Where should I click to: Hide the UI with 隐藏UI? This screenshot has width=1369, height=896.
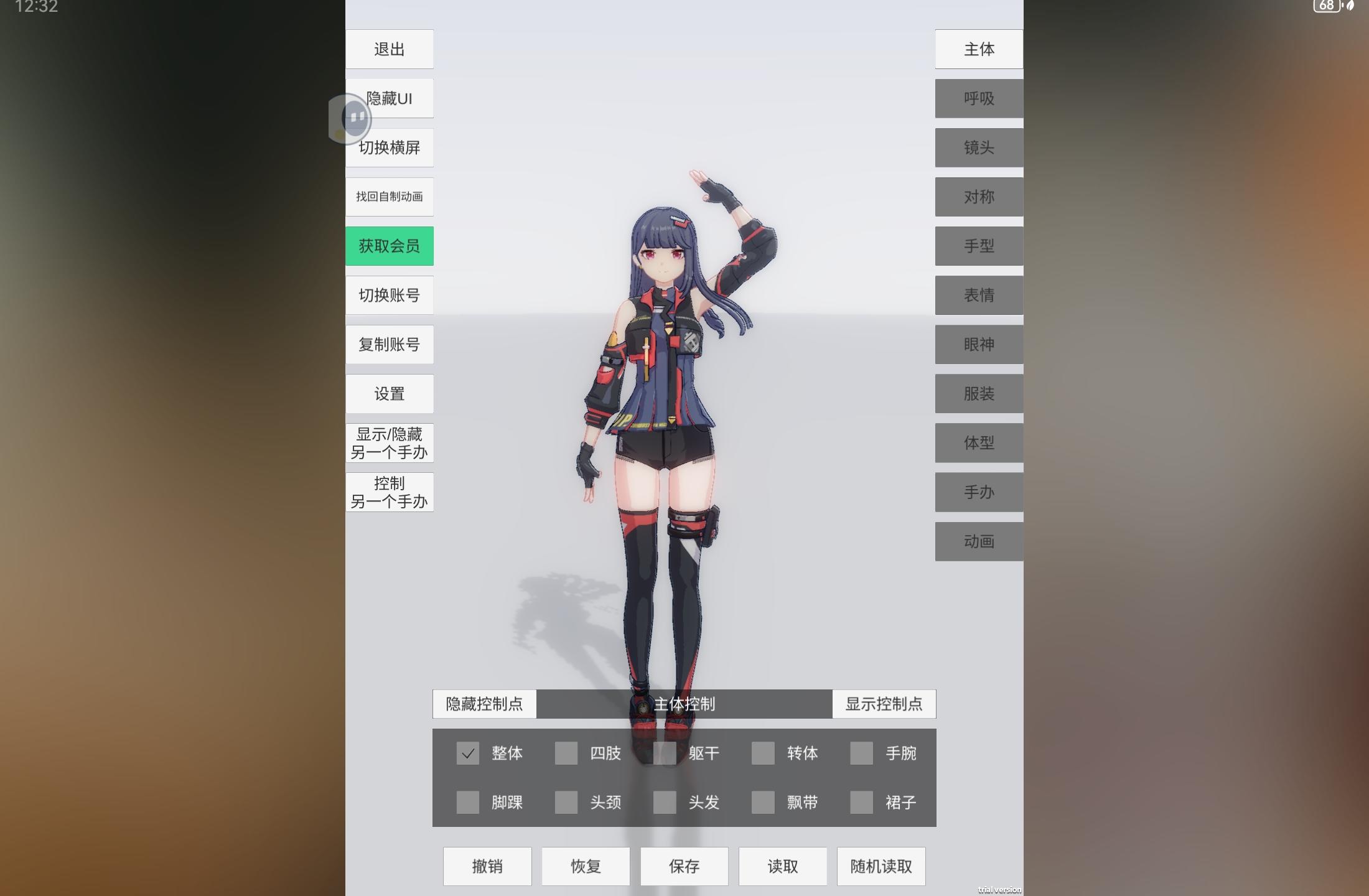coord(390,98)
